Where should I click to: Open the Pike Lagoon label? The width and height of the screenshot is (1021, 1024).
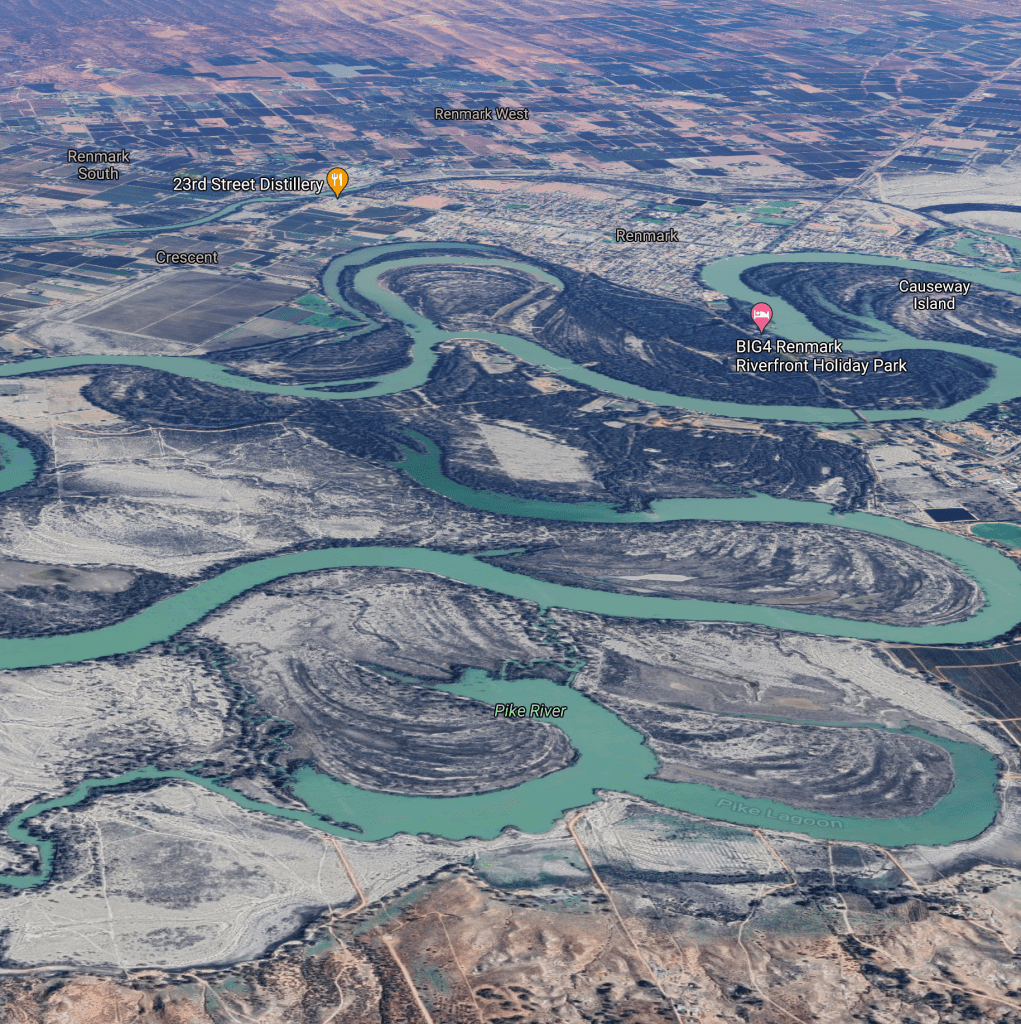click(779, 812)
